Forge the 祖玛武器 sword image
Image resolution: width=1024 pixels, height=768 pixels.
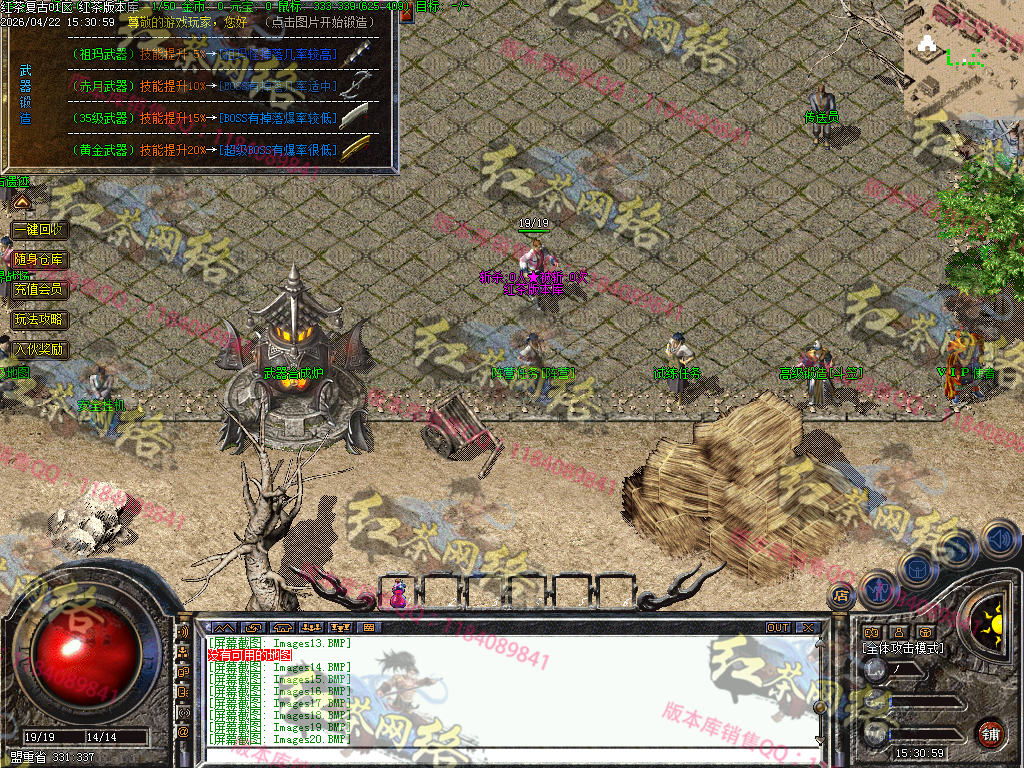(355, 54)
